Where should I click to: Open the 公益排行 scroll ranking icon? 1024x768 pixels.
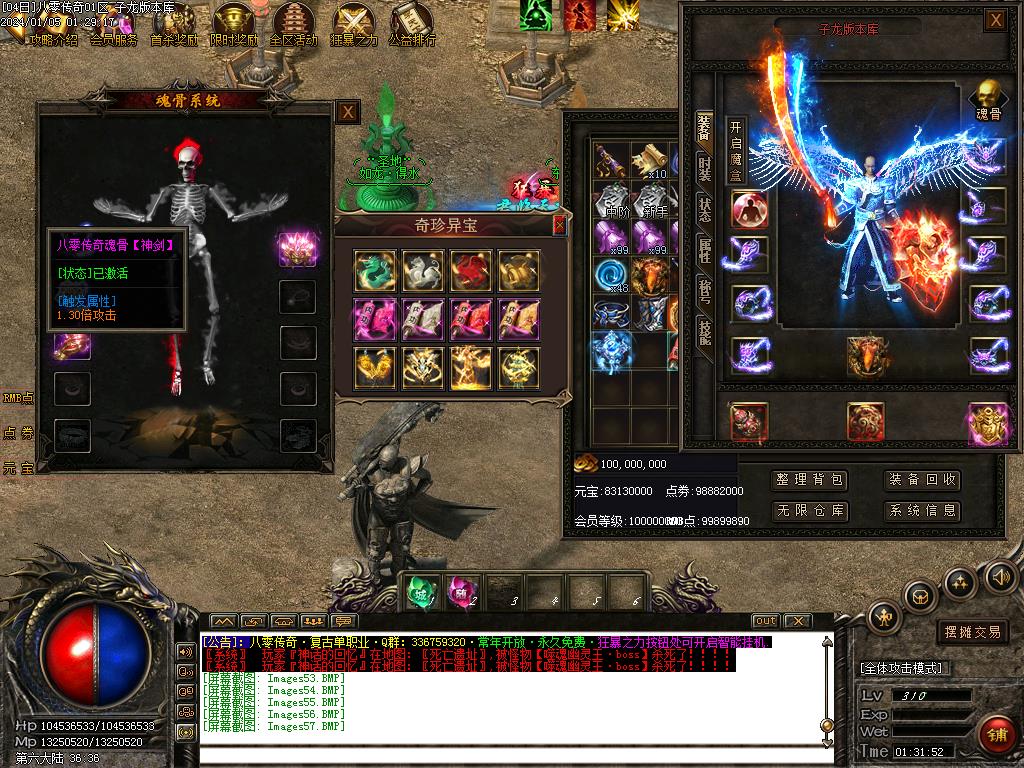pyautogui.click(x=412, y=24)
